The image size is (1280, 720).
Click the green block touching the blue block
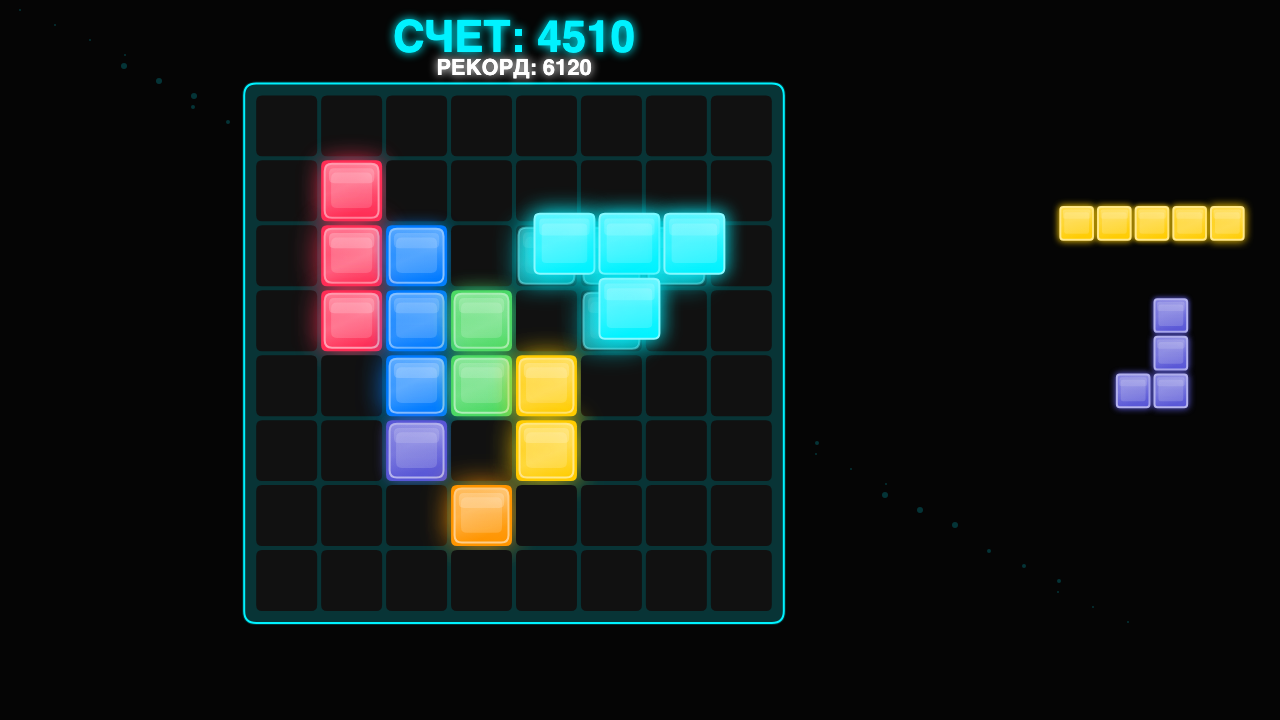coord(481,320)
